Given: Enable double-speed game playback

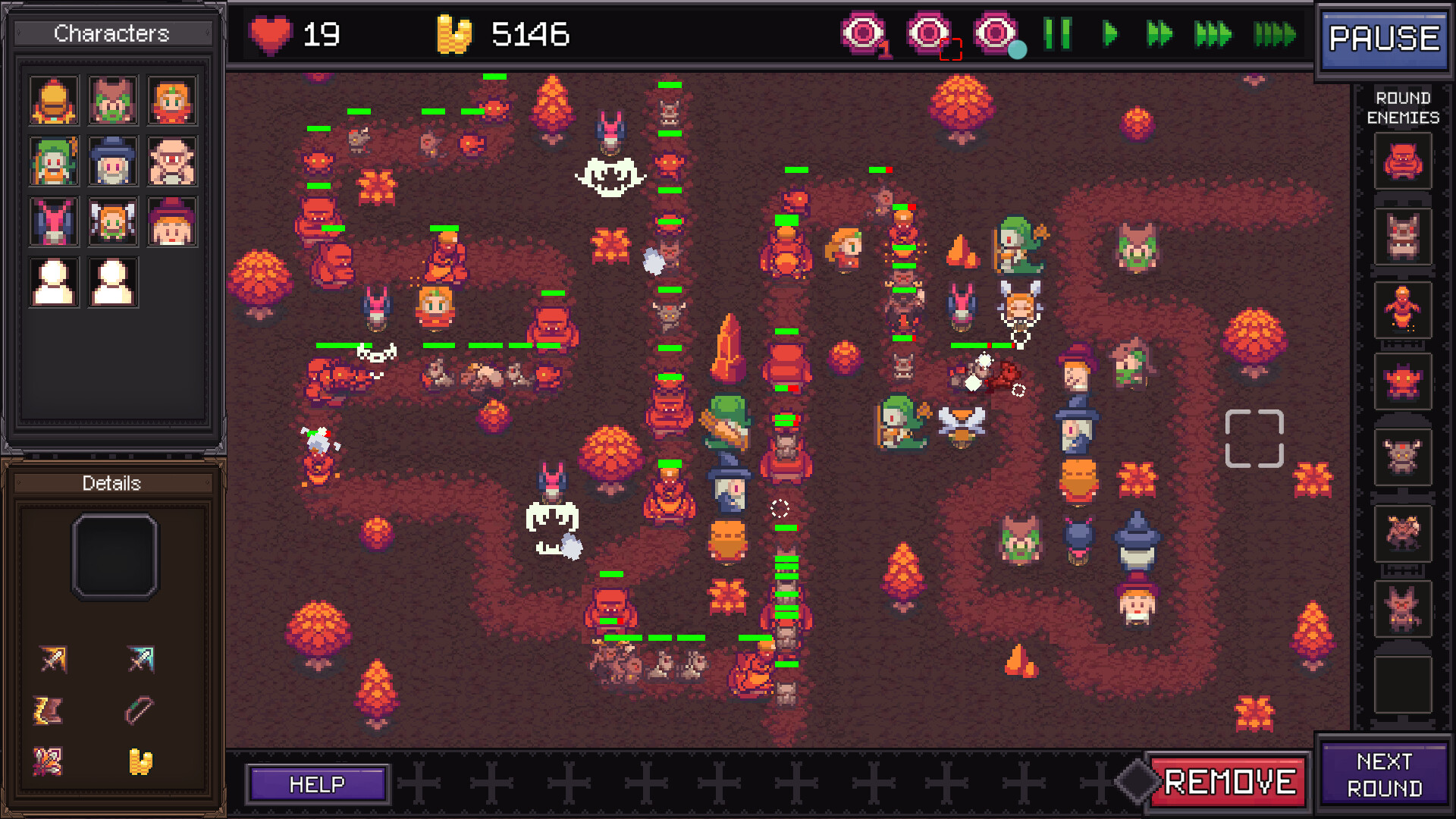Looking at the screenshot, I should [1158, 34].
